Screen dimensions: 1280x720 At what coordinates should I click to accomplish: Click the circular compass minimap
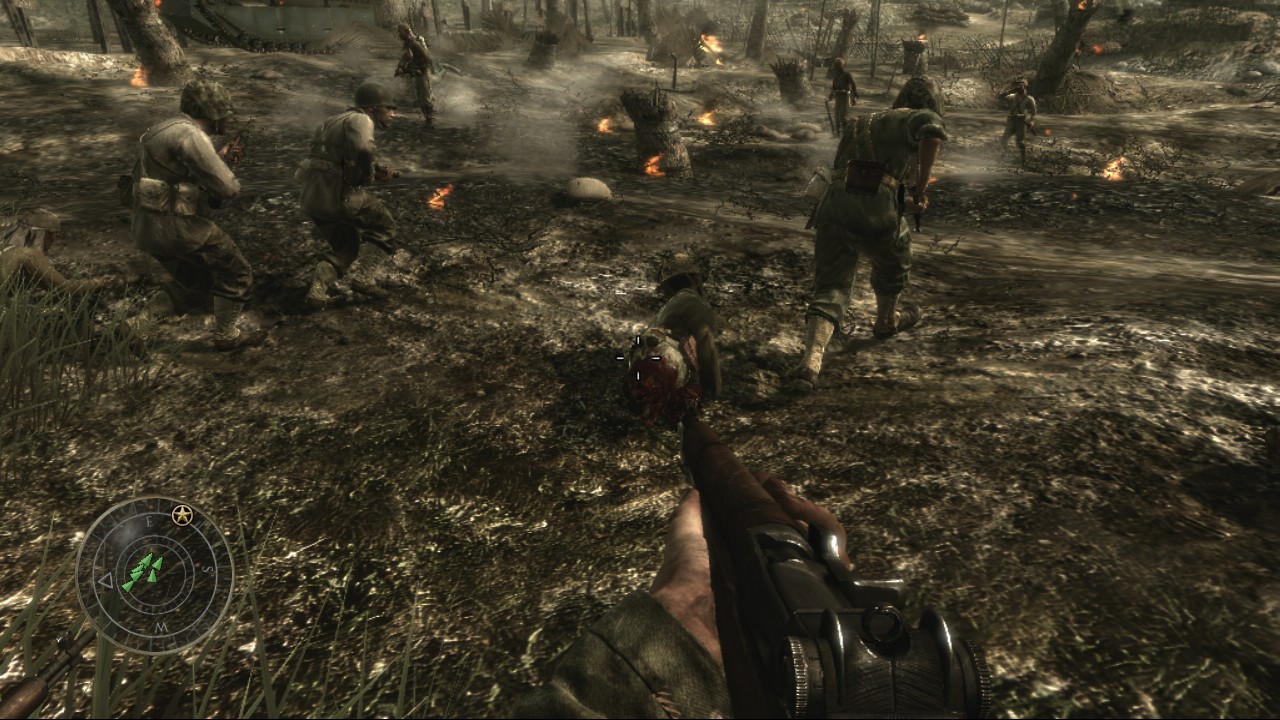tap(155, 576)
